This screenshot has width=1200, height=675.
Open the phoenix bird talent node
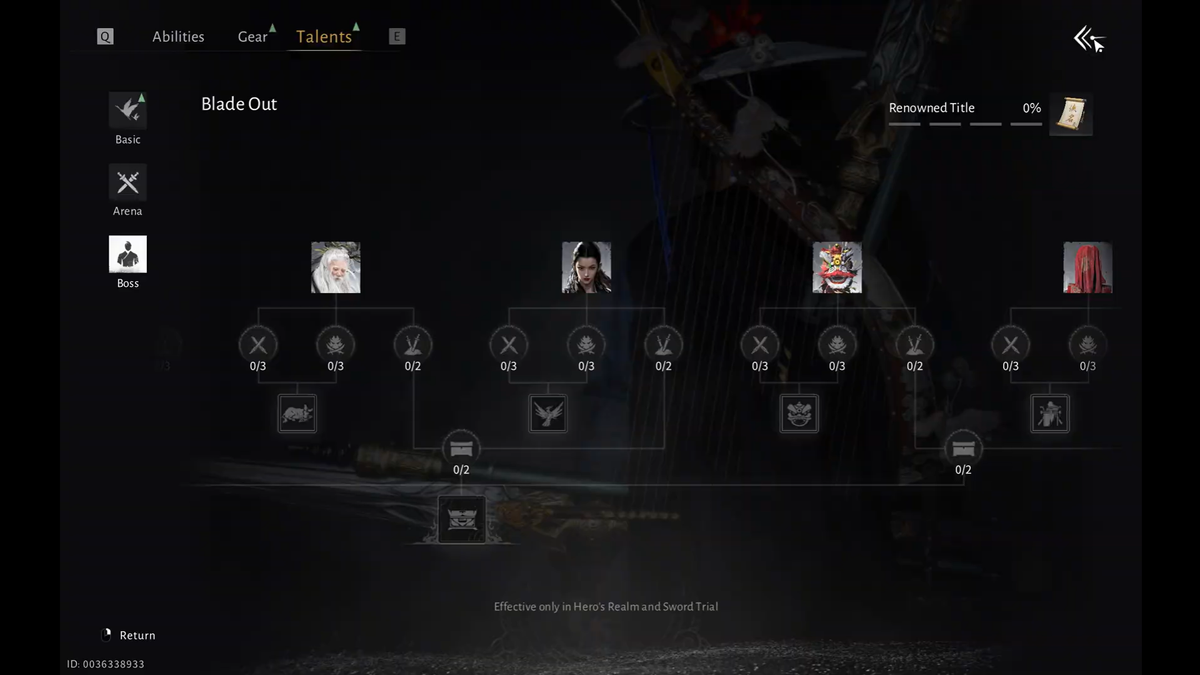click(548, 413)
